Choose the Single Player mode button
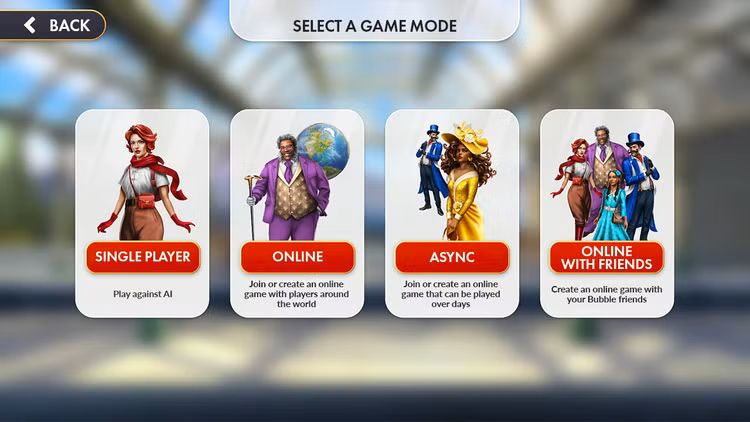The height and width of the screenshot is (422, 750). click(142, 257)
